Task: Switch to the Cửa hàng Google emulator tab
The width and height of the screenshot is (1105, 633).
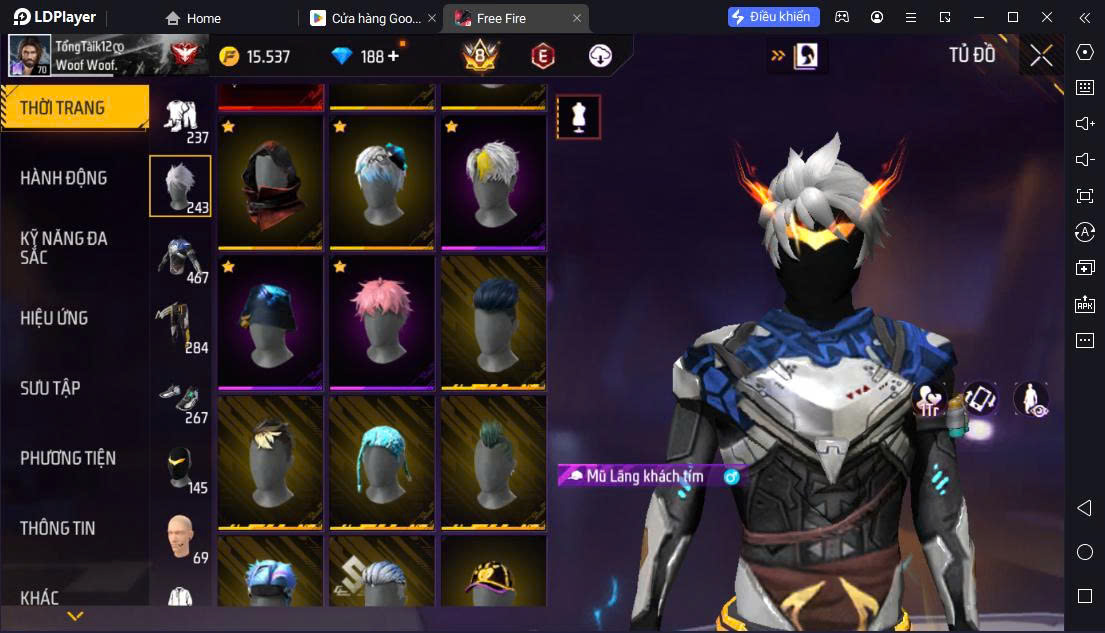Action: pos(370,18)
